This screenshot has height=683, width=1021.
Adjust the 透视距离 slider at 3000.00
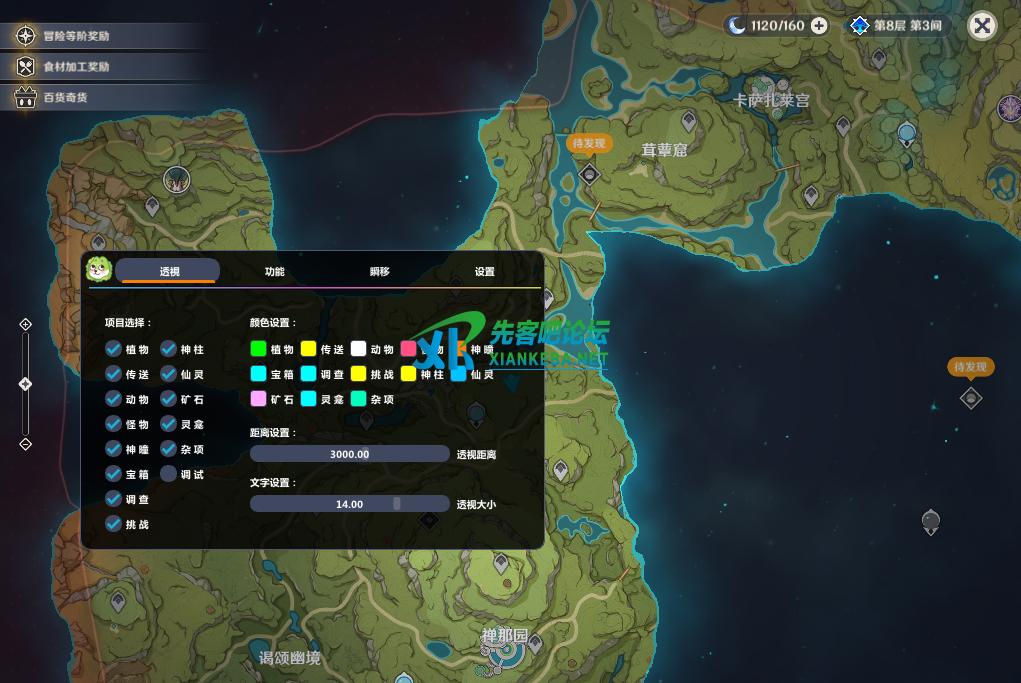click(349, 454)
